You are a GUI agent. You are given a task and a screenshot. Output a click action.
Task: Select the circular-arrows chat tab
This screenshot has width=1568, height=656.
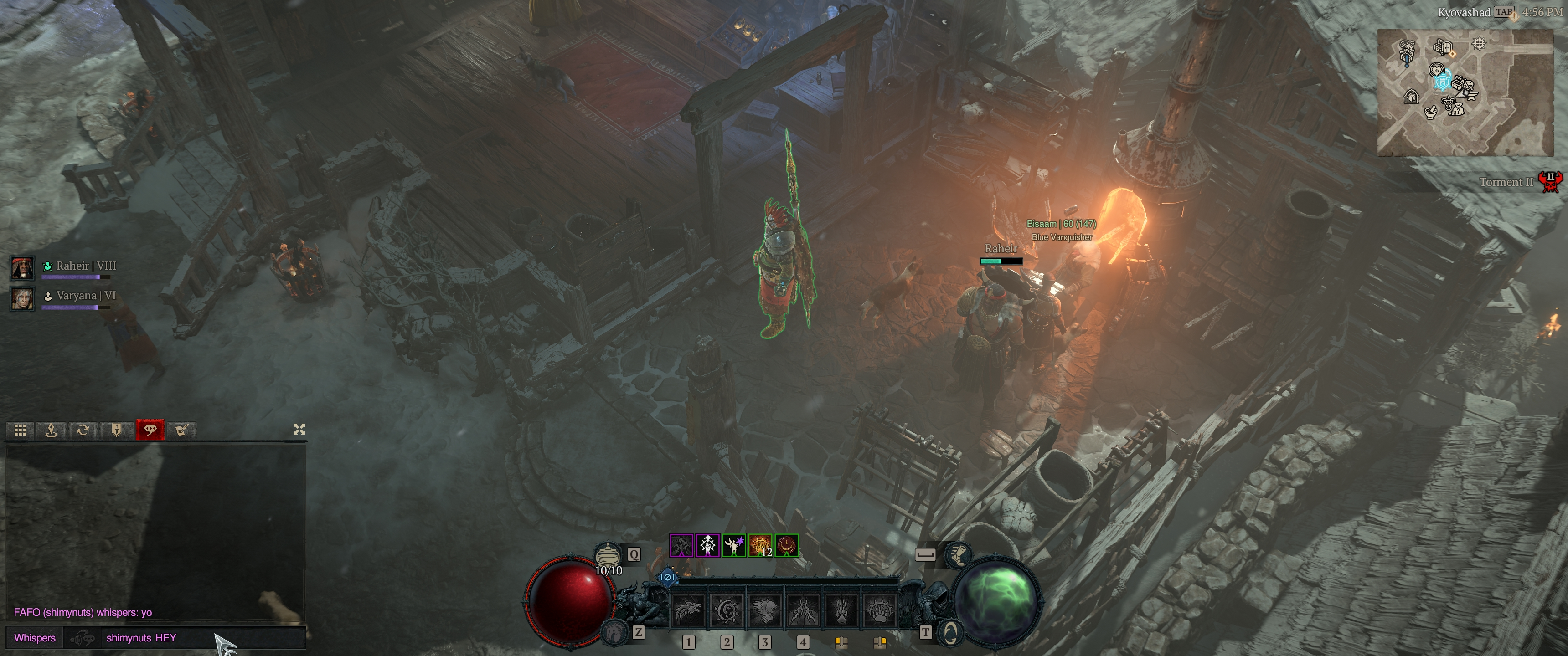83,430
